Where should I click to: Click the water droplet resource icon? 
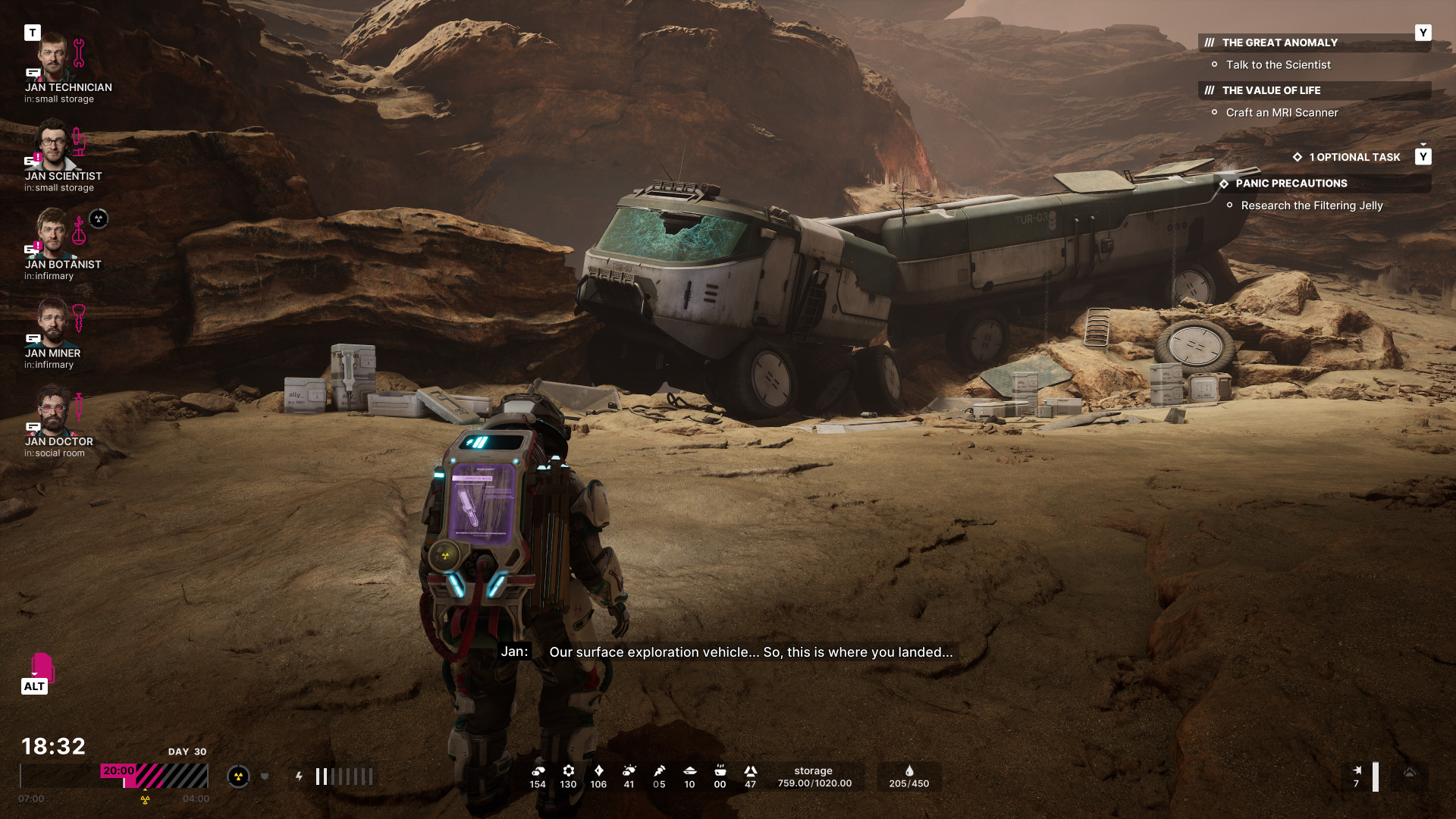[908, 771]
